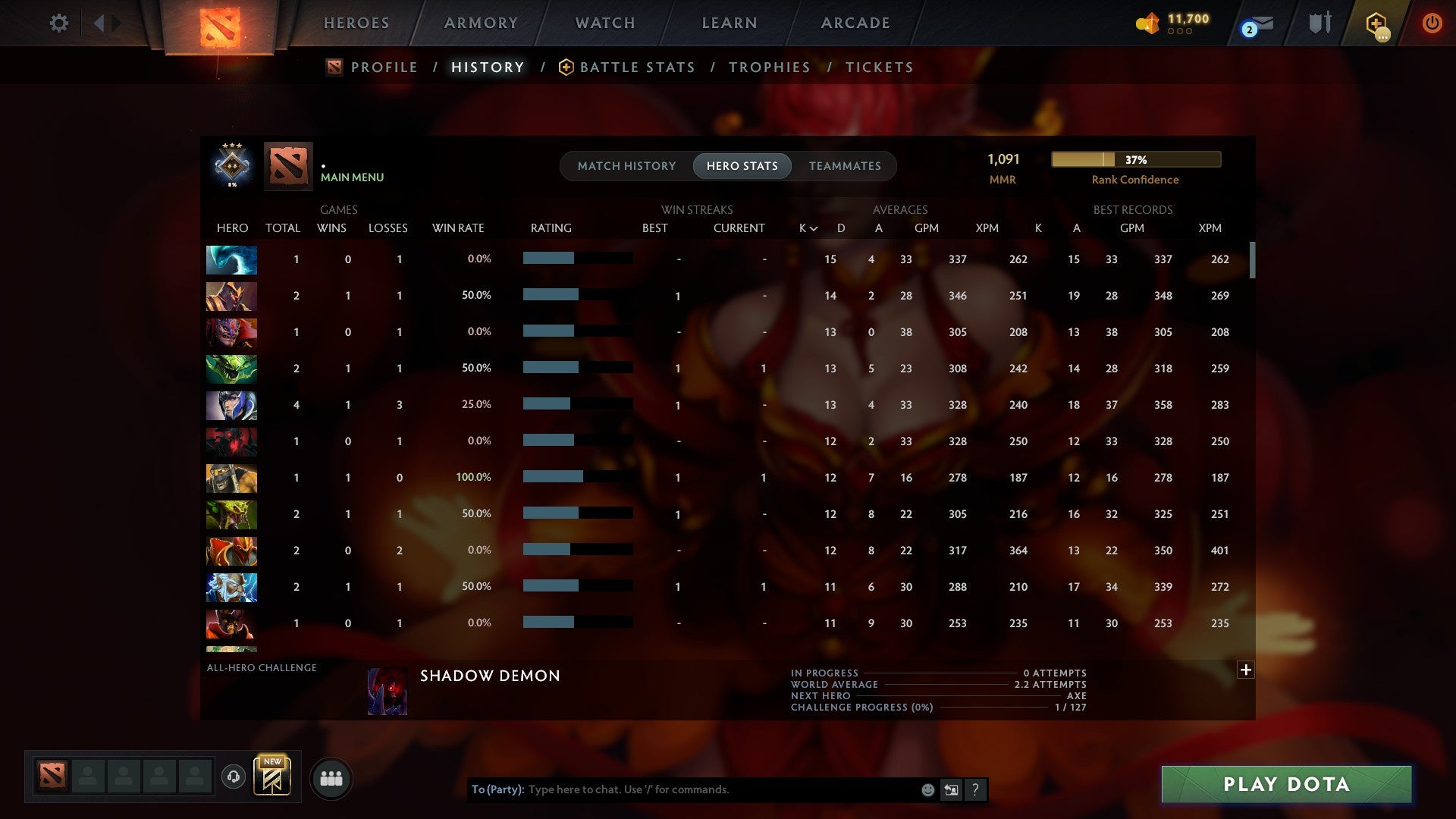Open the chat channel selector beside the emoticon
The height and width of the screenshot is (819, 1456).
[951, 789]
